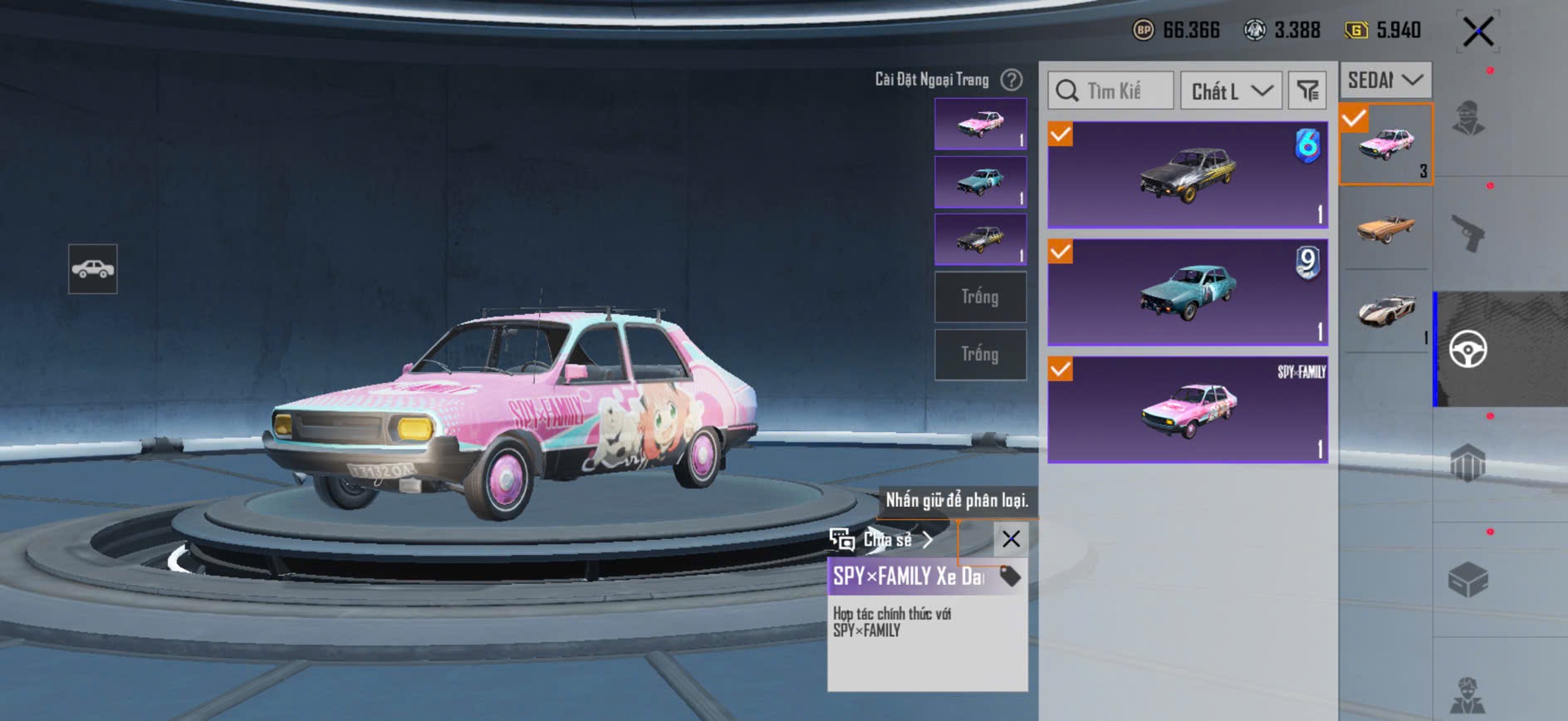The height and width of the screenshot is (721, 1568).
Task: Pick the pink car loadout slot
Action: tap(980, 124)
